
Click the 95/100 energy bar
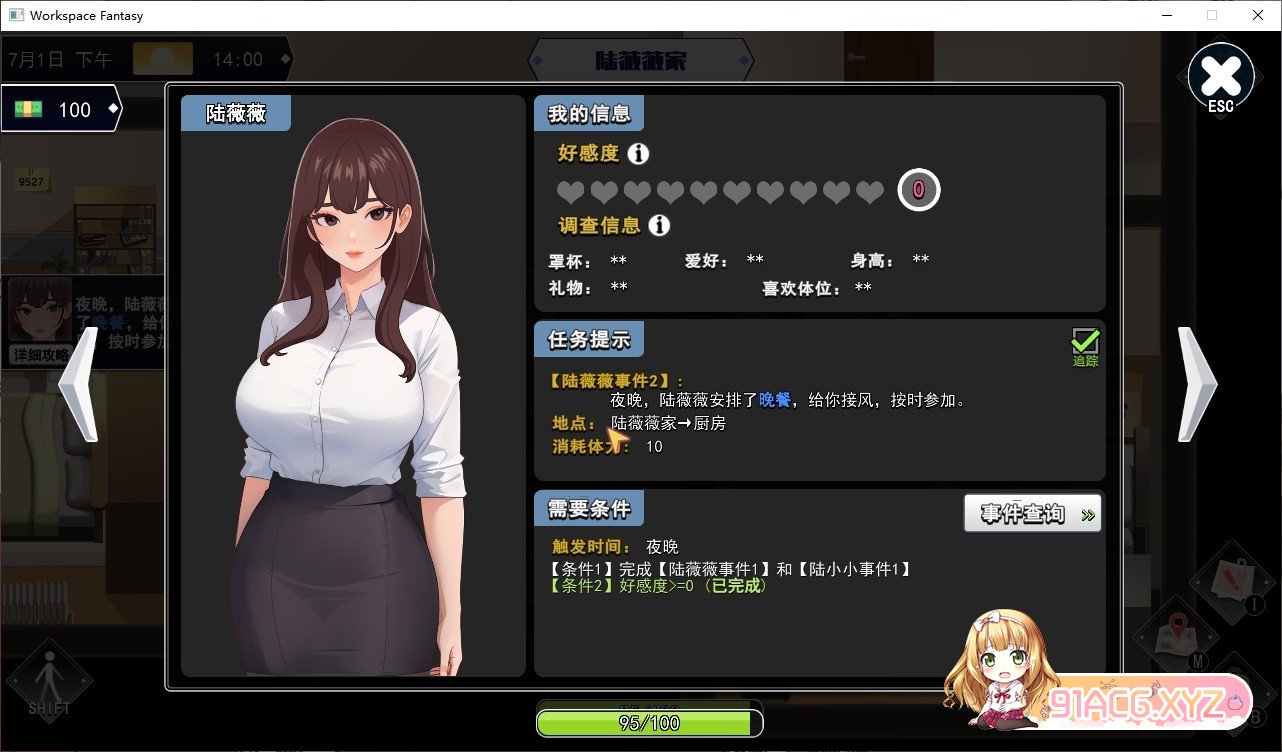pos(648,720)
